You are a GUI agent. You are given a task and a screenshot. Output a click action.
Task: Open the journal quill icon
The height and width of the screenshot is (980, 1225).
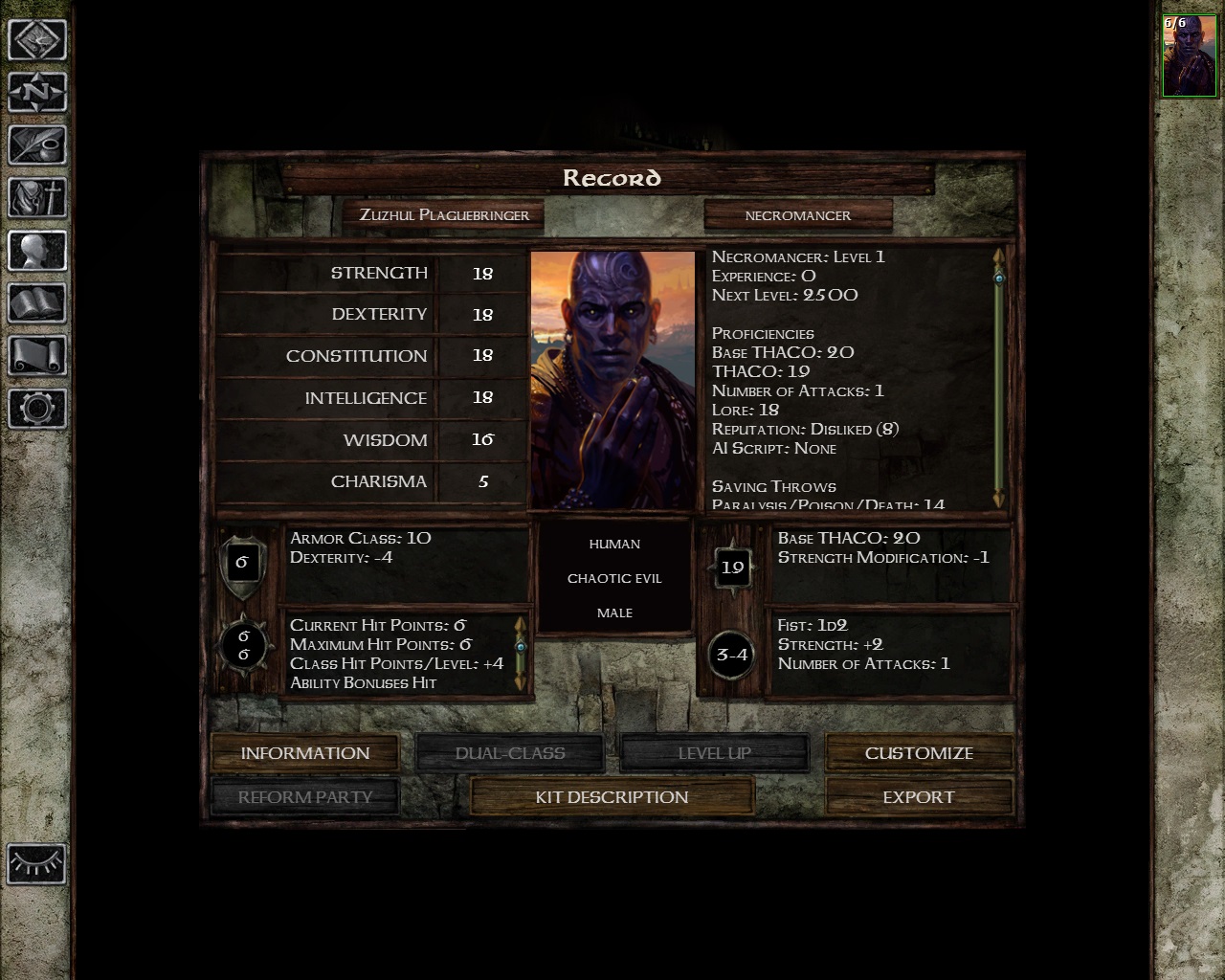pos(37,145)
